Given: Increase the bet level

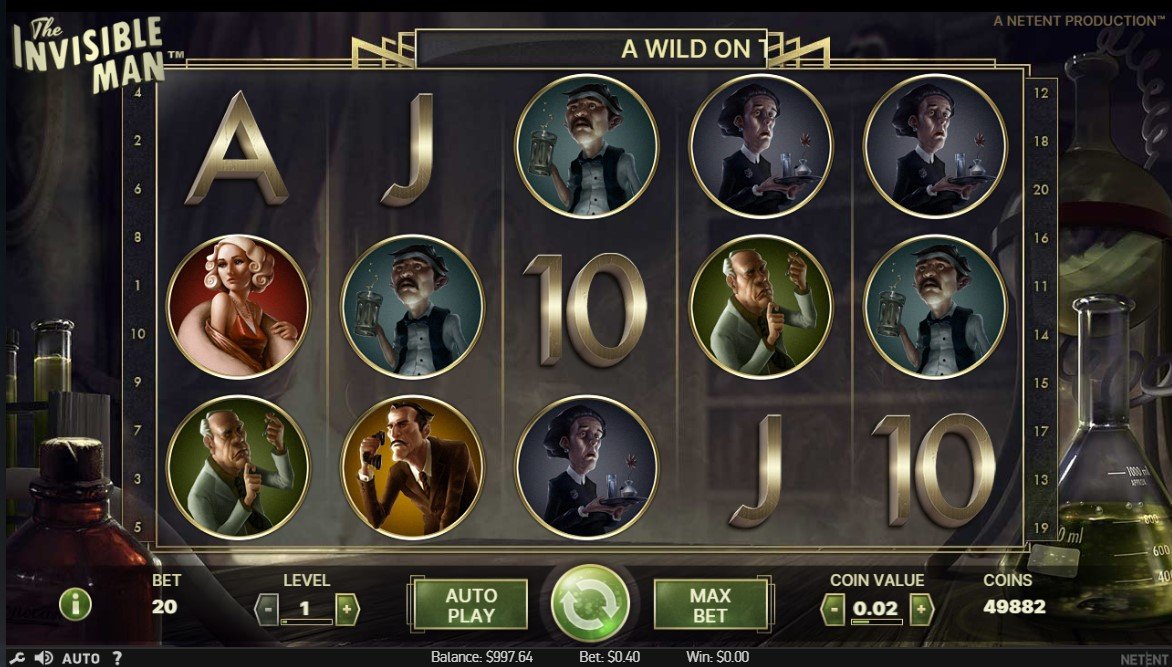Looking at the screenshot, I should pos(347,608).
